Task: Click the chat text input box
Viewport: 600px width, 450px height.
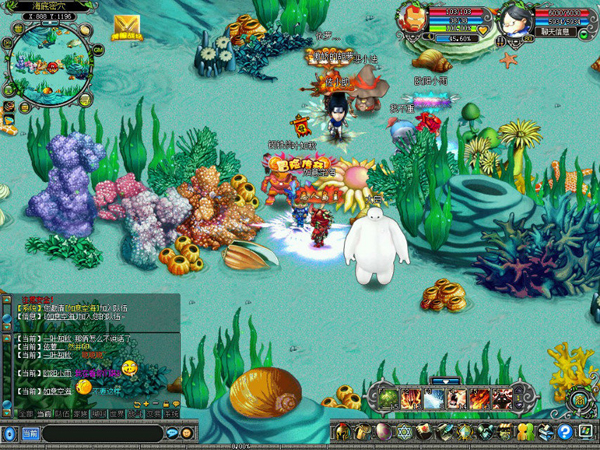Action: point(100,433)
